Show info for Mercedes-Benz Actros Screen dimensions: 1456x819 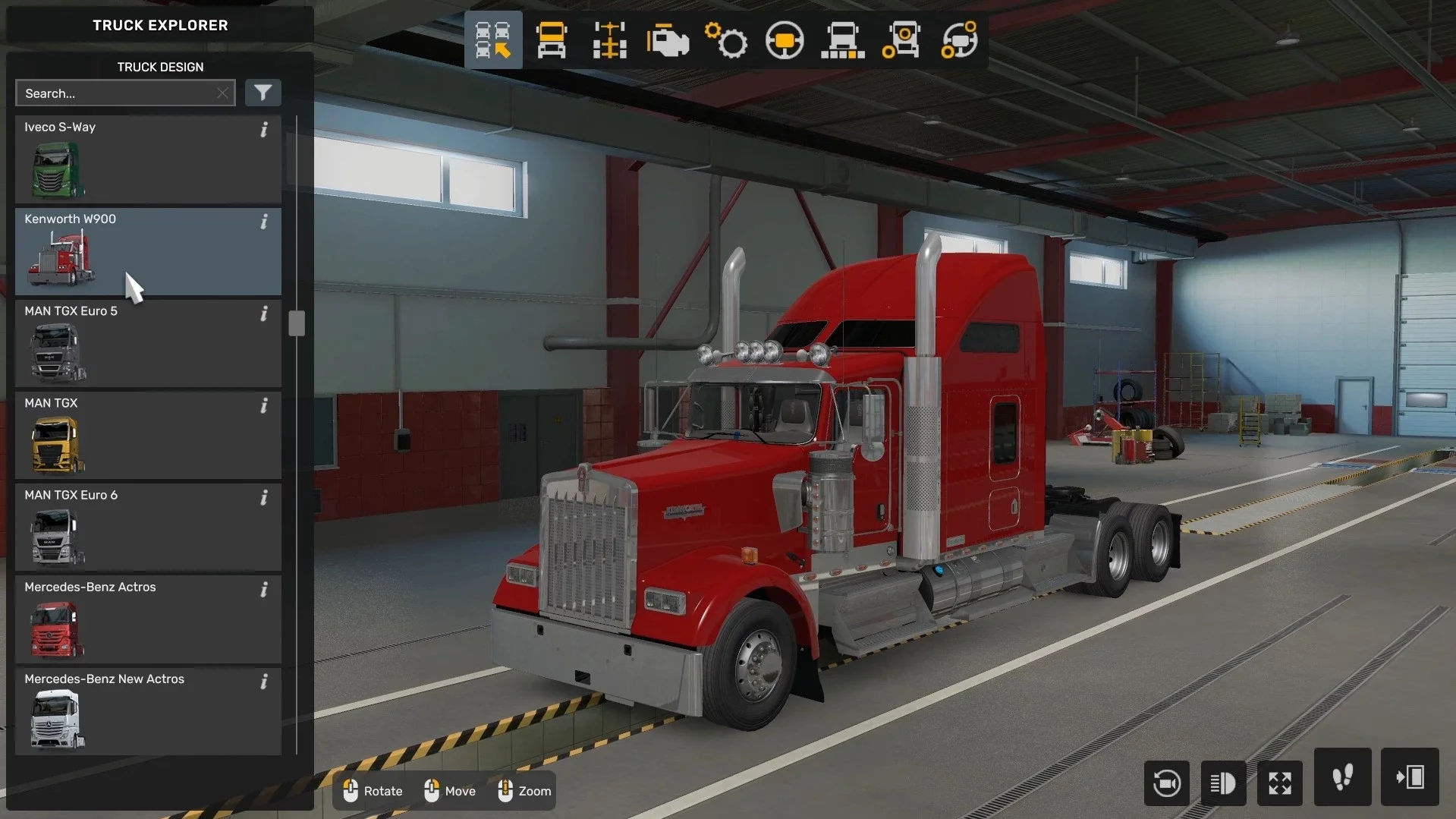(x=264, y=589)
